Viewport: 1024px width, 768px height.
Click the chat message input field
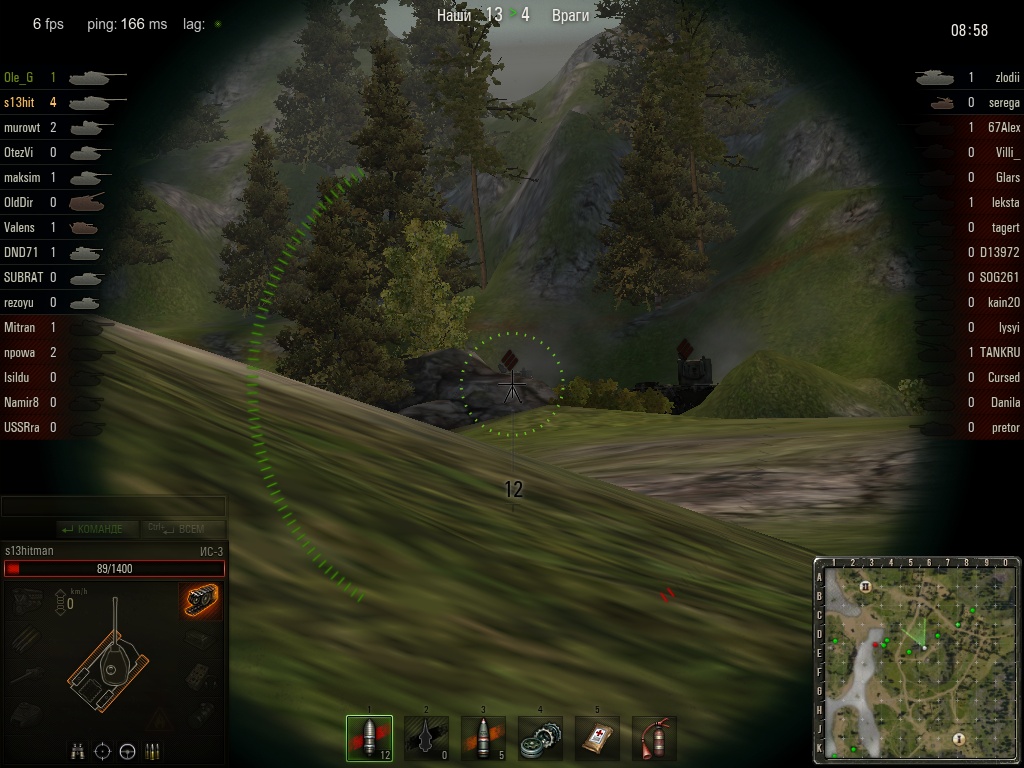tap(113, 507)
